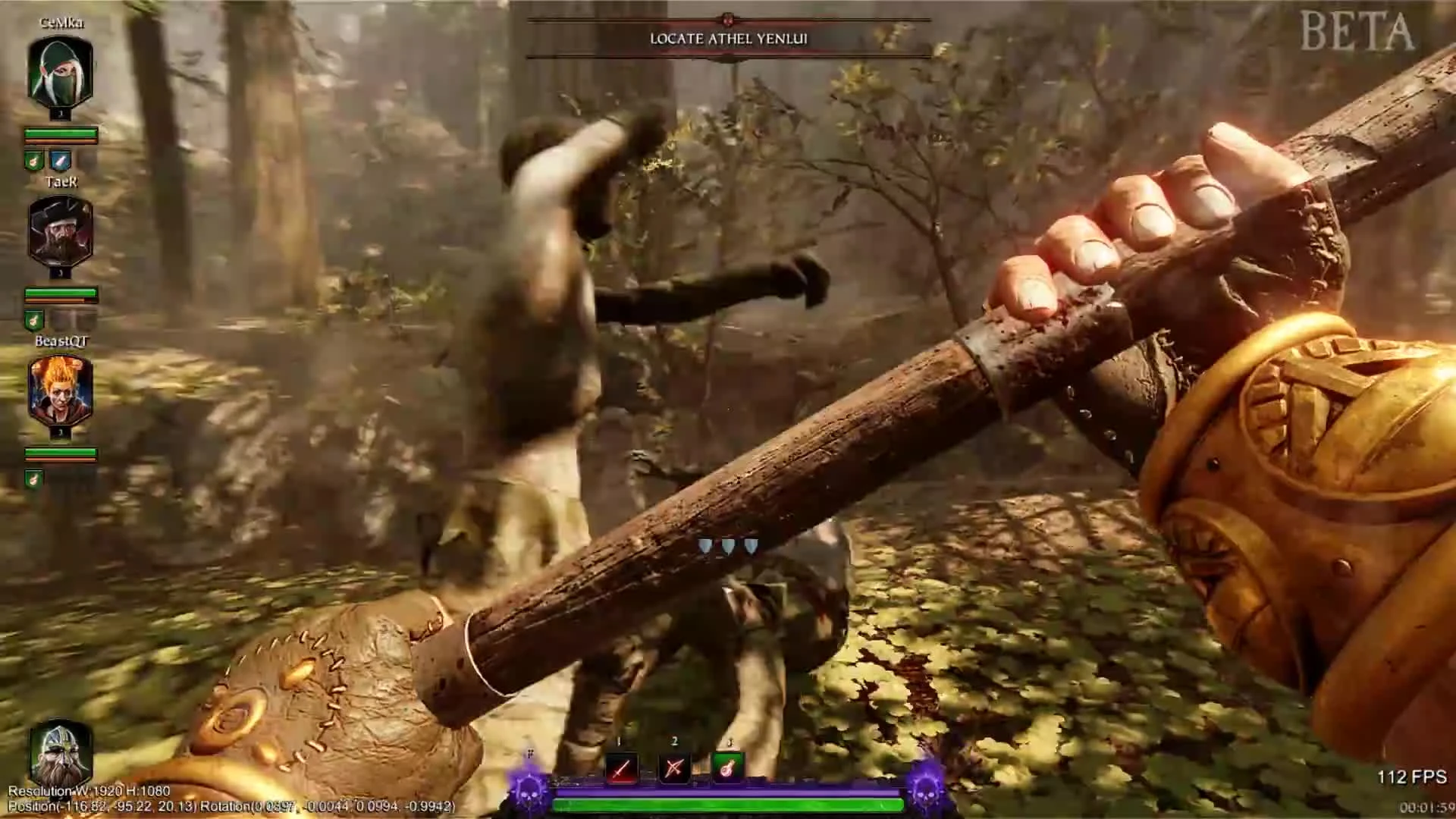Select the healing draught in hotbar slot 3

[728, 767]
